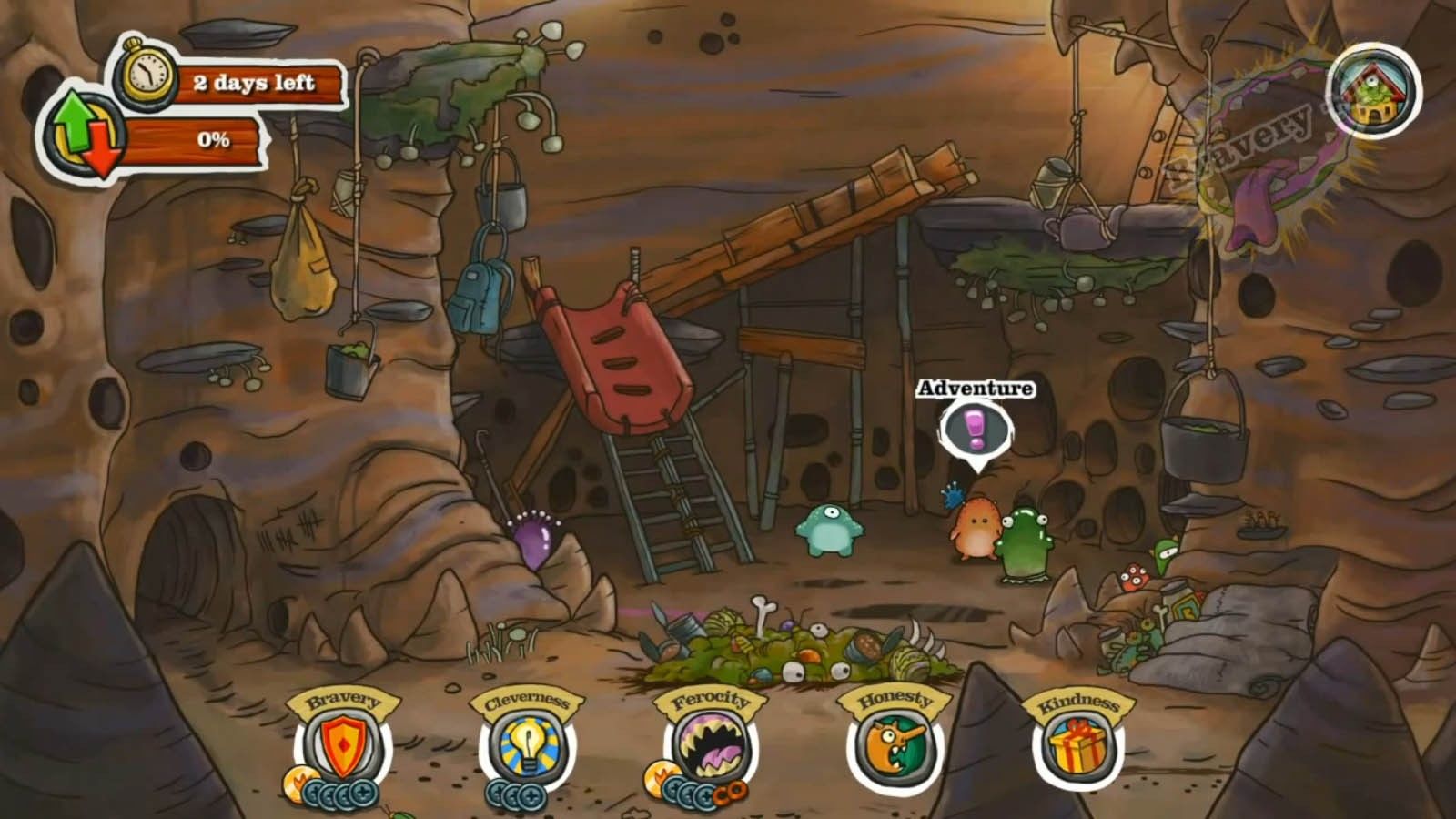Screen dimensions: 1456x819
Task: Click the Adventure exclamation speech bubble
Action: tap(976, 429)
